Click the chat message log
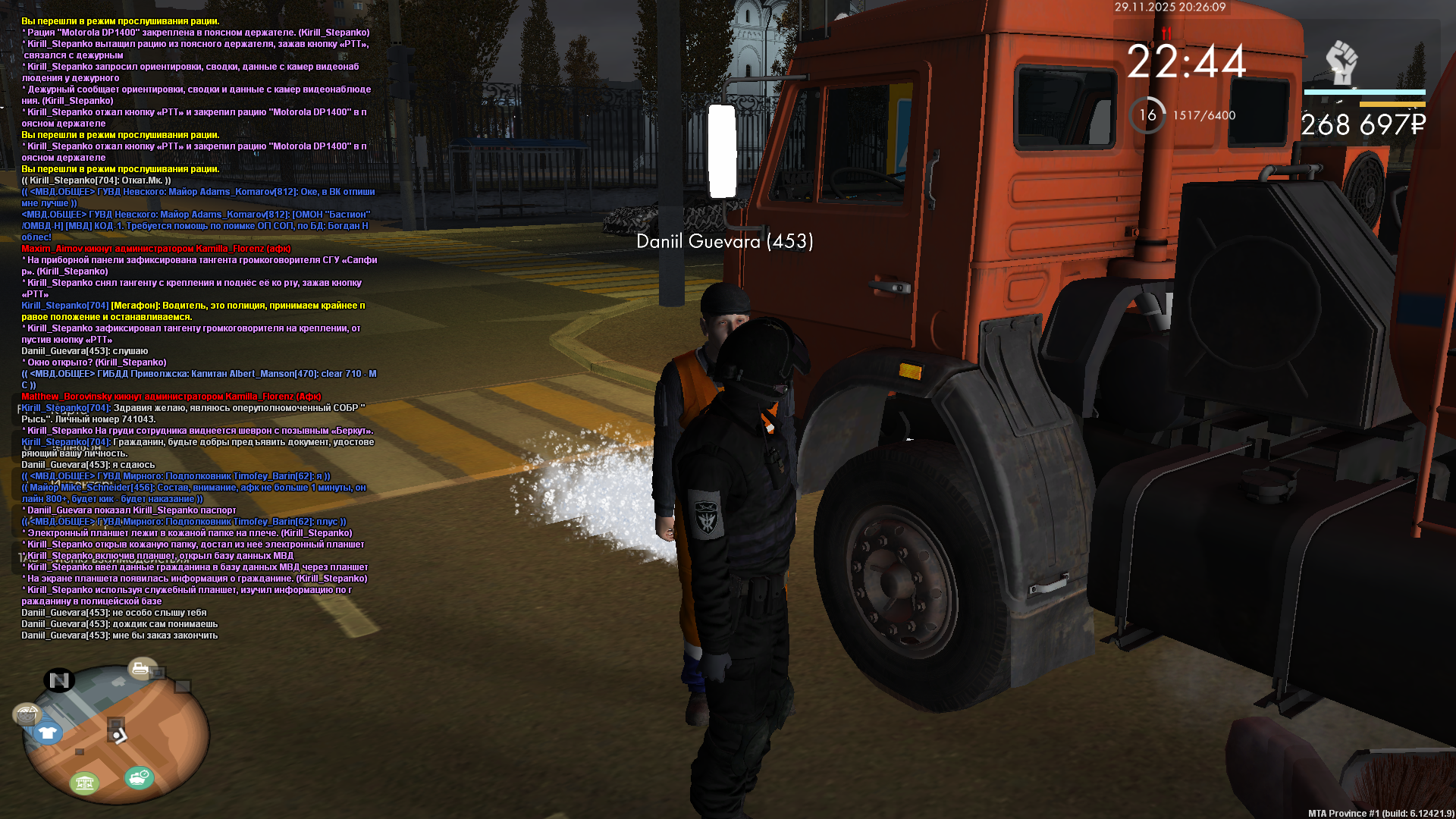Image resolution: width=1456 pixels, height=819 pixels. pyautogui.click(x=199, y=328)
